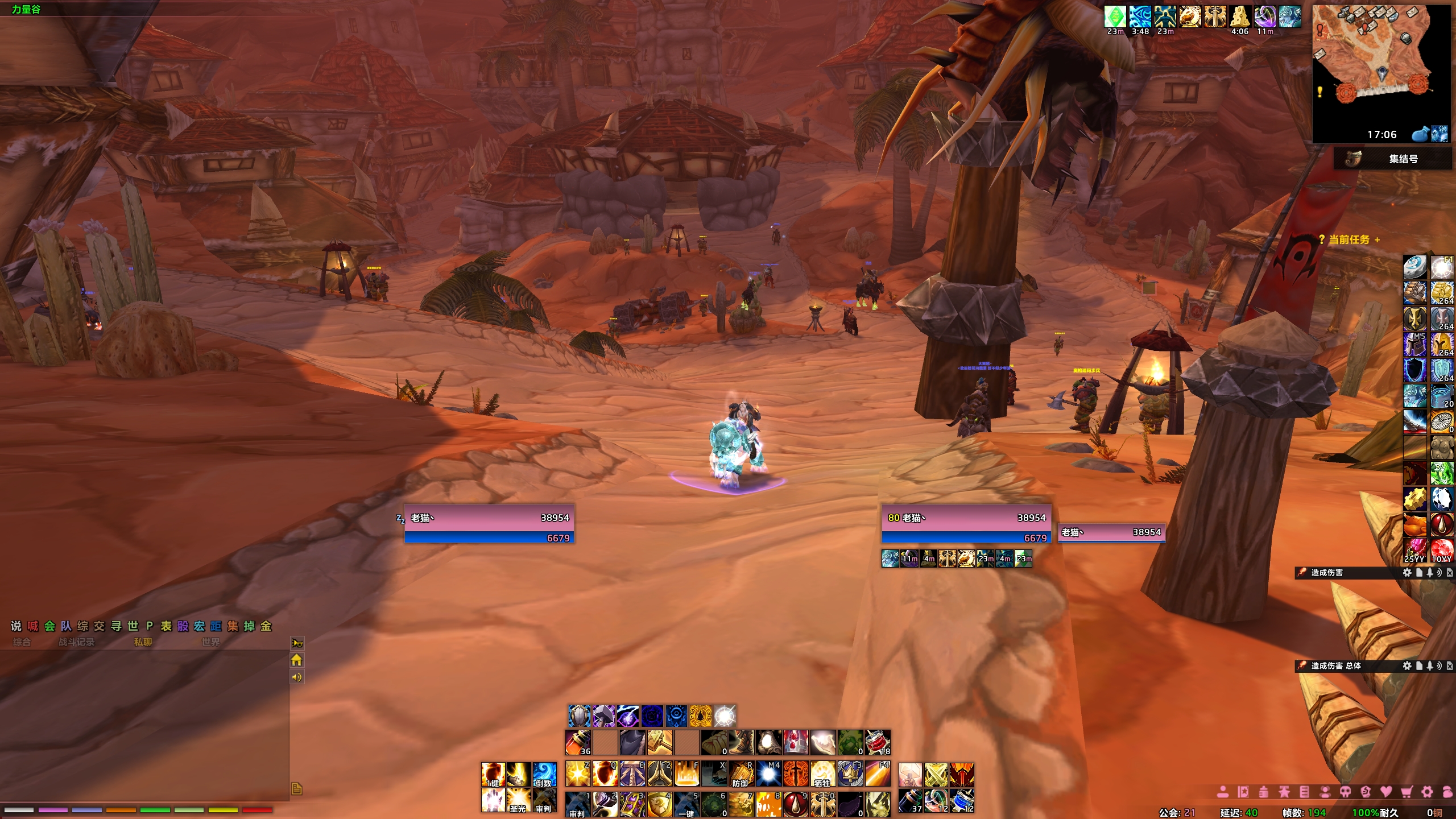The image size is (1456, 819).
Task: Use the orange potion with 36 charges
Action: (578, 742)
